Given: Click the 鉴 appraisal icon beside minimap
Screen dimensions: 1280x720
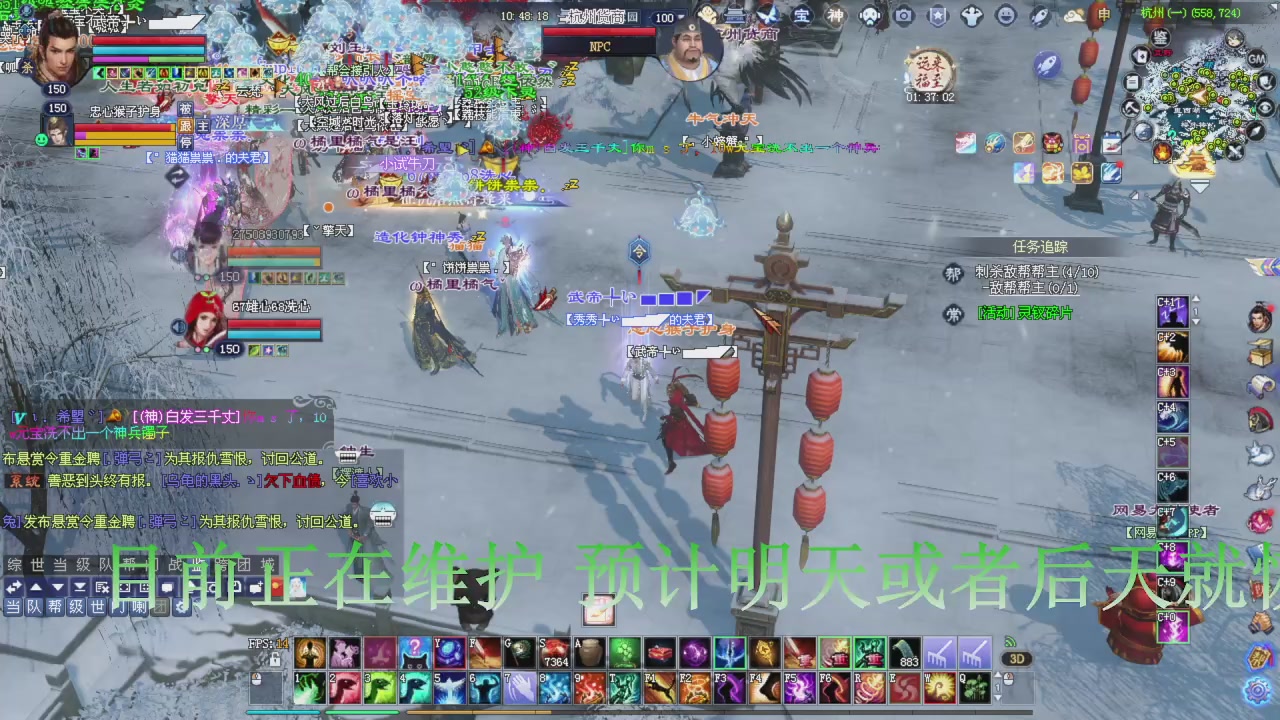Looking at the screenshot, I should pyautogui.click(x=1160, y=37).
